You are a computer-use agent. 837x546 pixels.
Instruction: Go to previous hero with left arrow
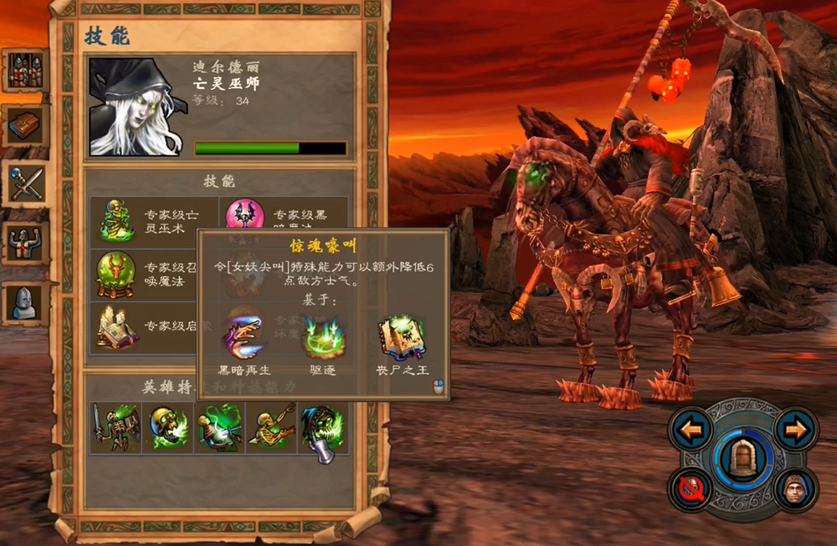(691, 430)
